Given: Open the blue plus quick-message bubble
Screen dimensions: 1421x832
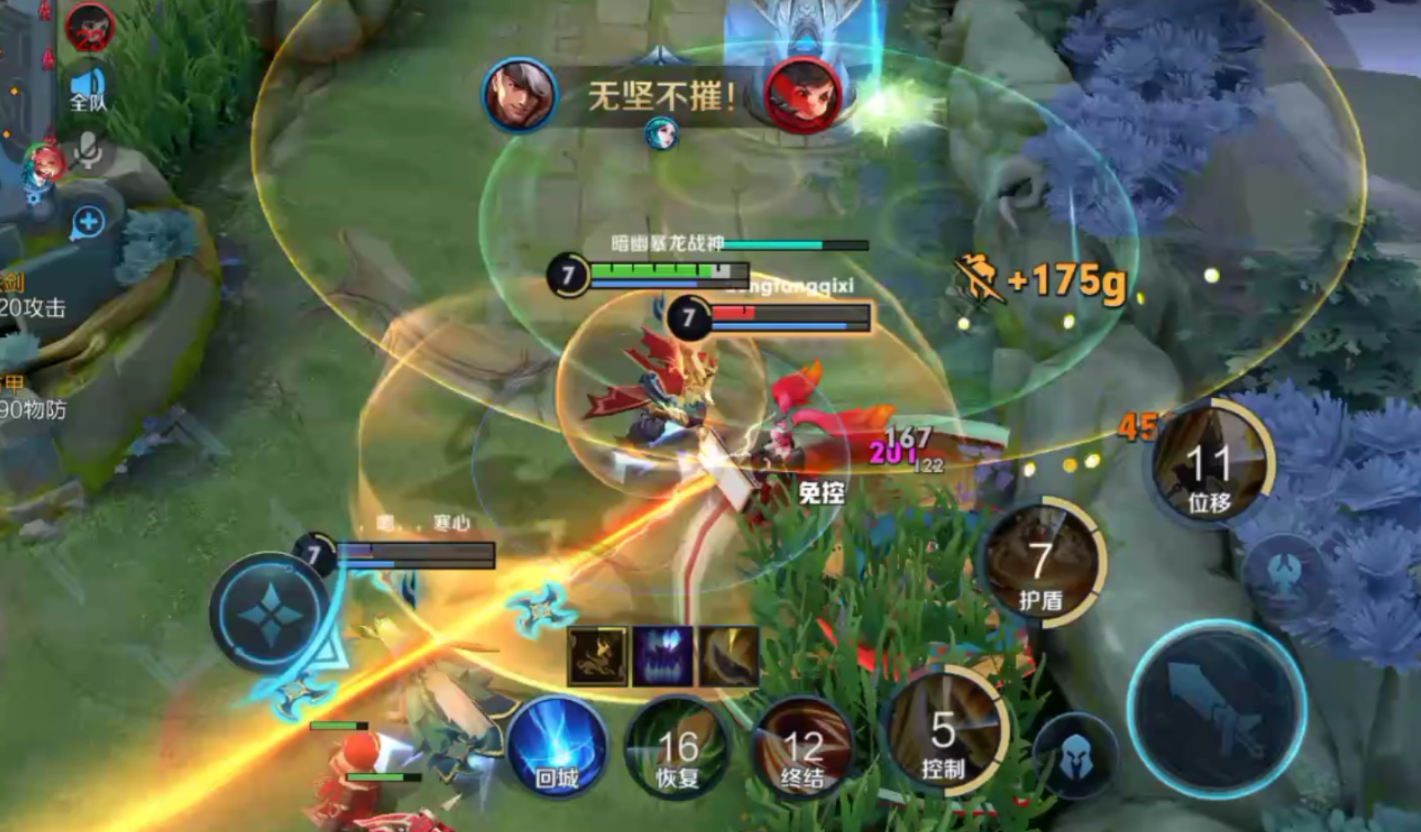Looking at the screenshot, I should tap(88, 222).
